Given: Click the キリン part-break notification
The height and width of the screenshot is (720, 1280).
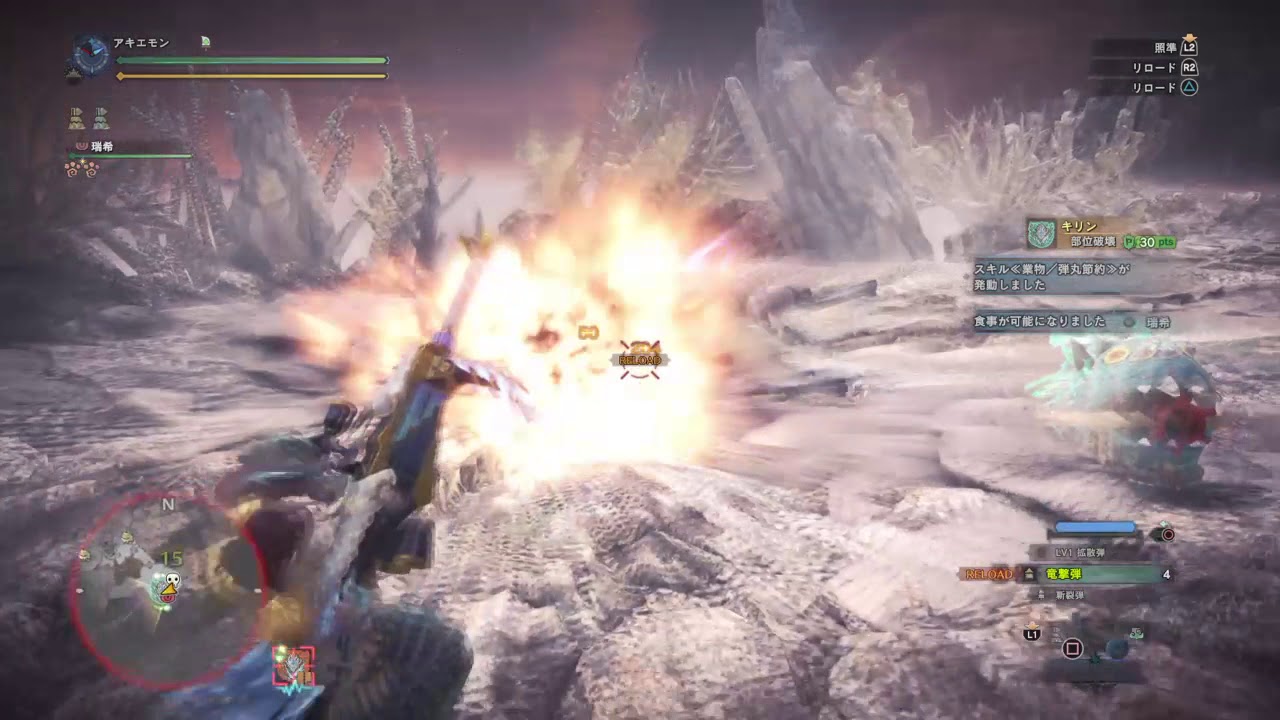Looking at the screenshot, I should pos(1100,235).
